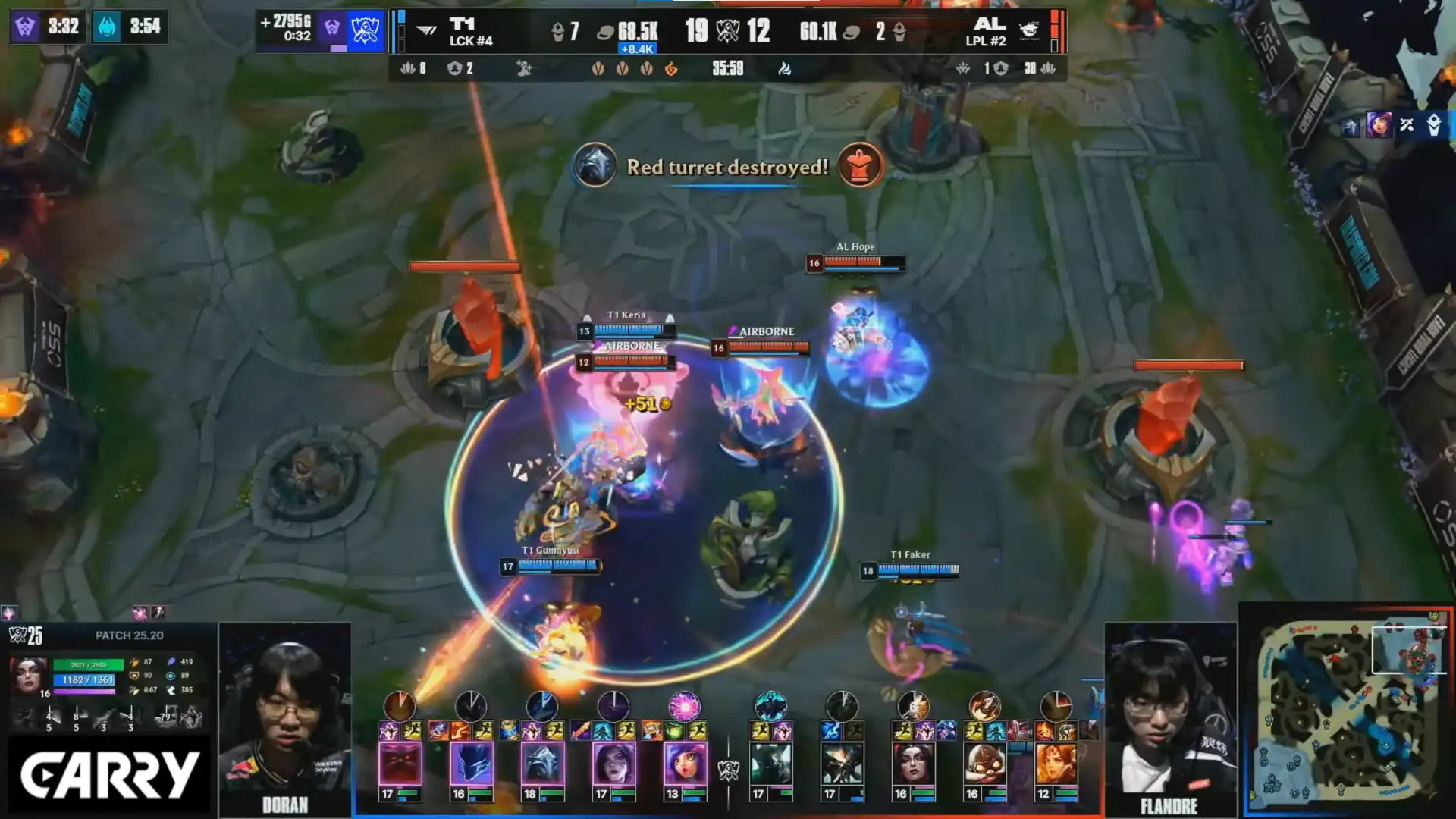Click Neeko's glowing pink ultimate icon

[684, 706]
